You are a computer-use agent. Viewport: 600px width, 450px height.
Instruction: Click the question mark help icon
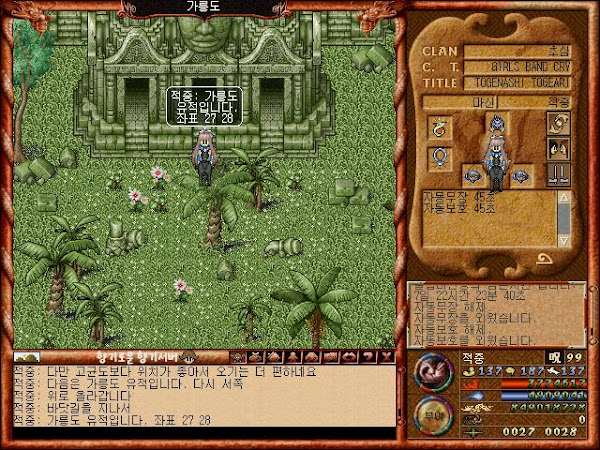[370, 357]
